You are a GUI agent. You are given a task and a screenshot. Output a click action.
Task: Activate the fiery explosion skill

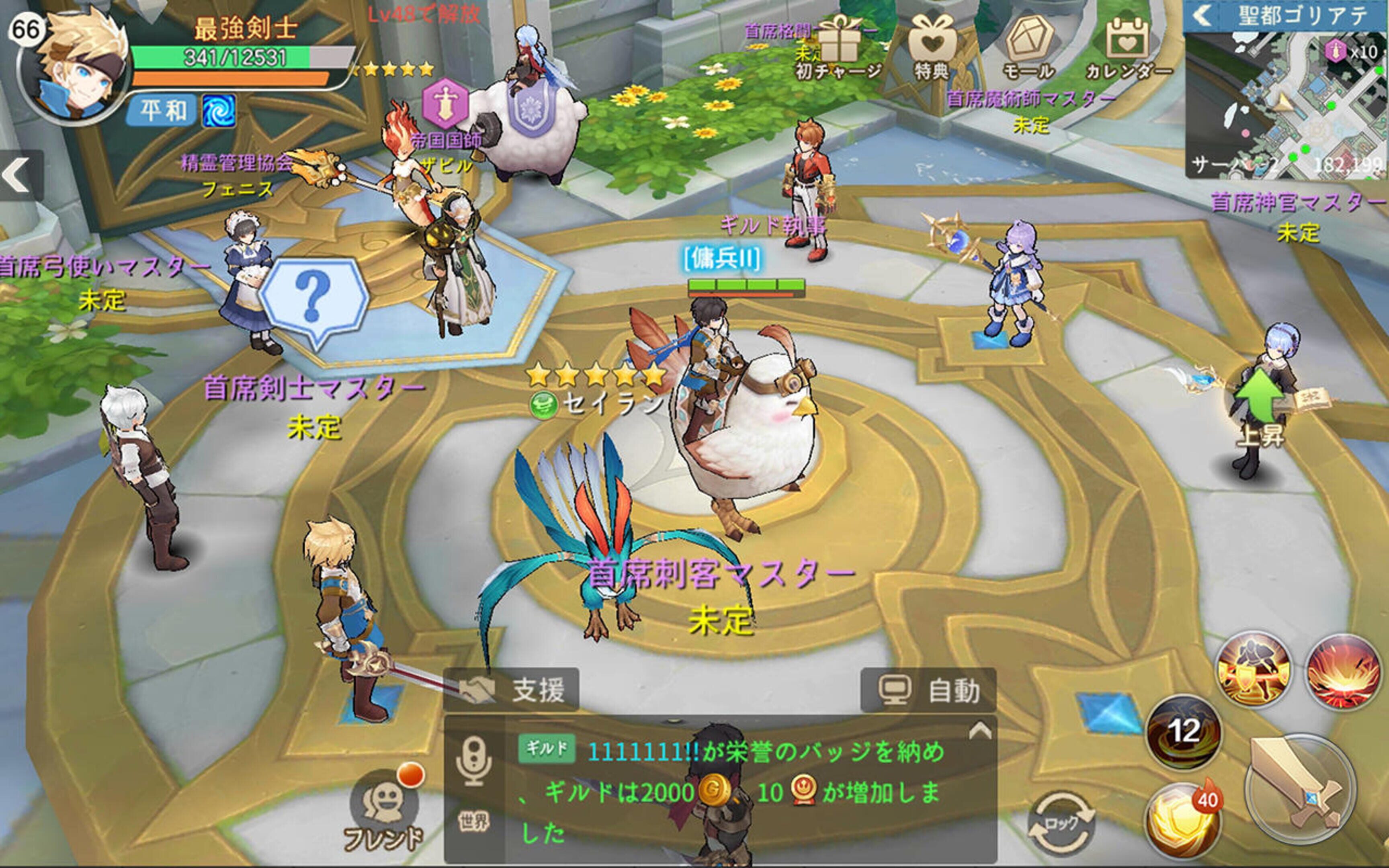pos(1343,671)
